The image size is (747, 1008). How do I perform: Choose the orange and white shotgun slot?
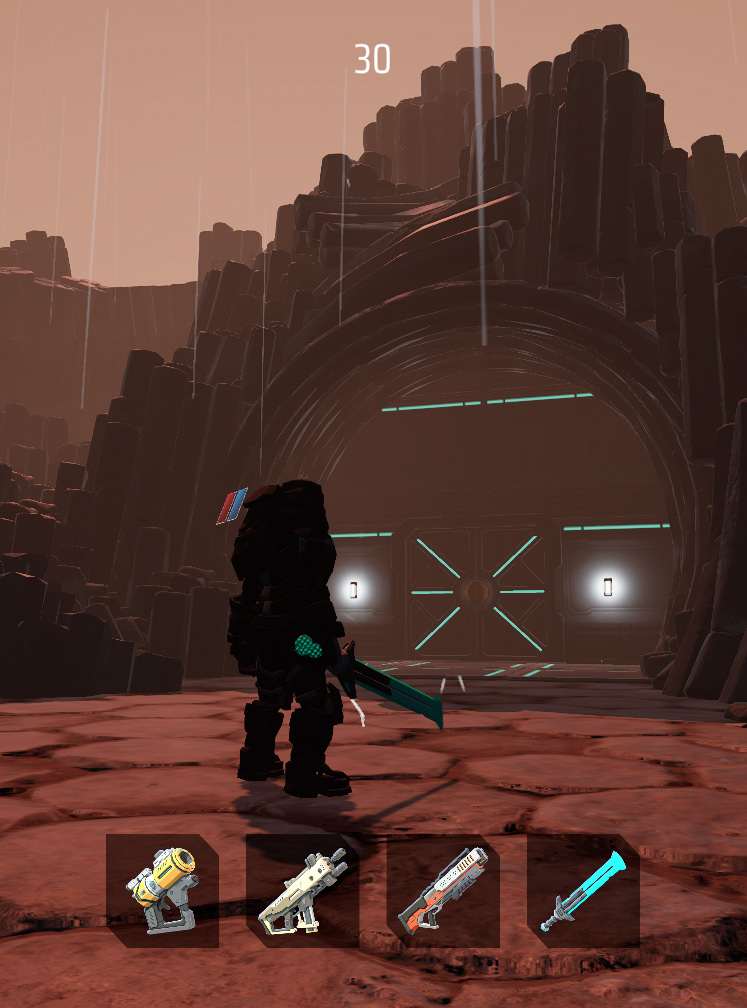(x=443, y=890)
